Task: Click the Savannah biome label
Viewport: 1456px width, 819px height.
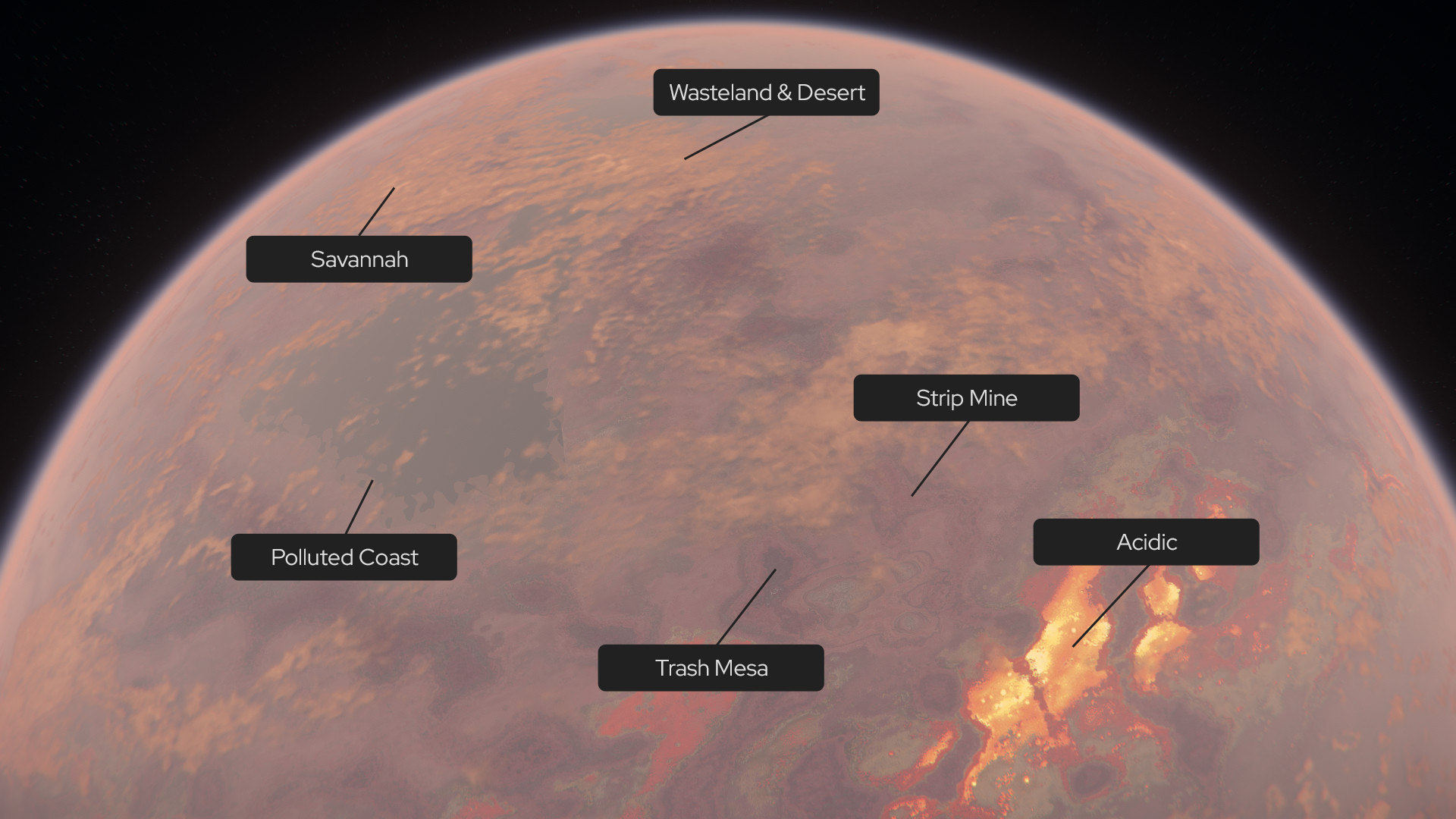Action: (x=359, y=259)
